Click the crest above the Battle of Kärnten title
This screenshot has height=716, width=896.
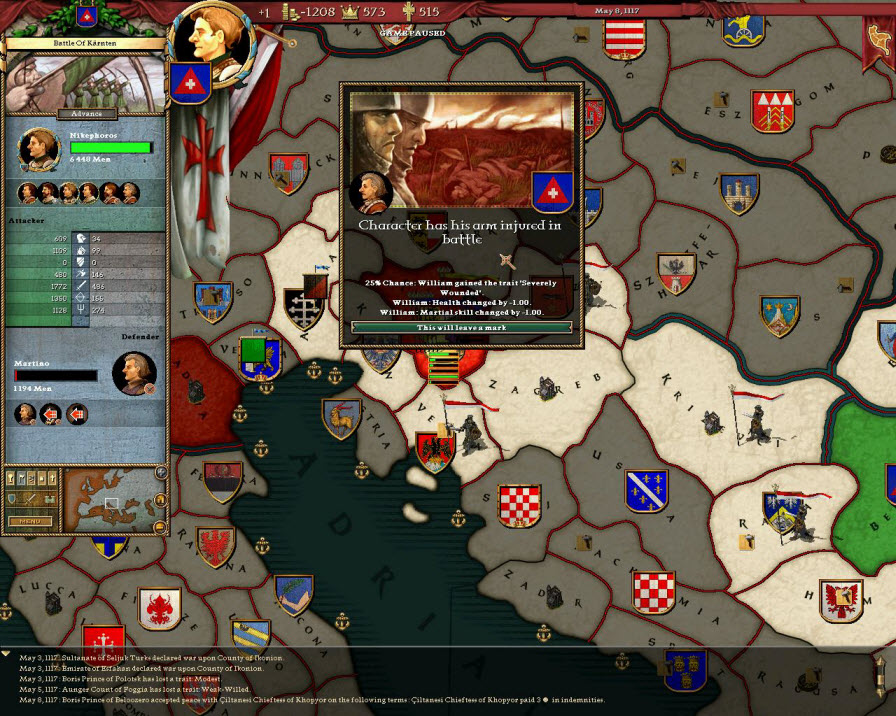pos(83,16)
